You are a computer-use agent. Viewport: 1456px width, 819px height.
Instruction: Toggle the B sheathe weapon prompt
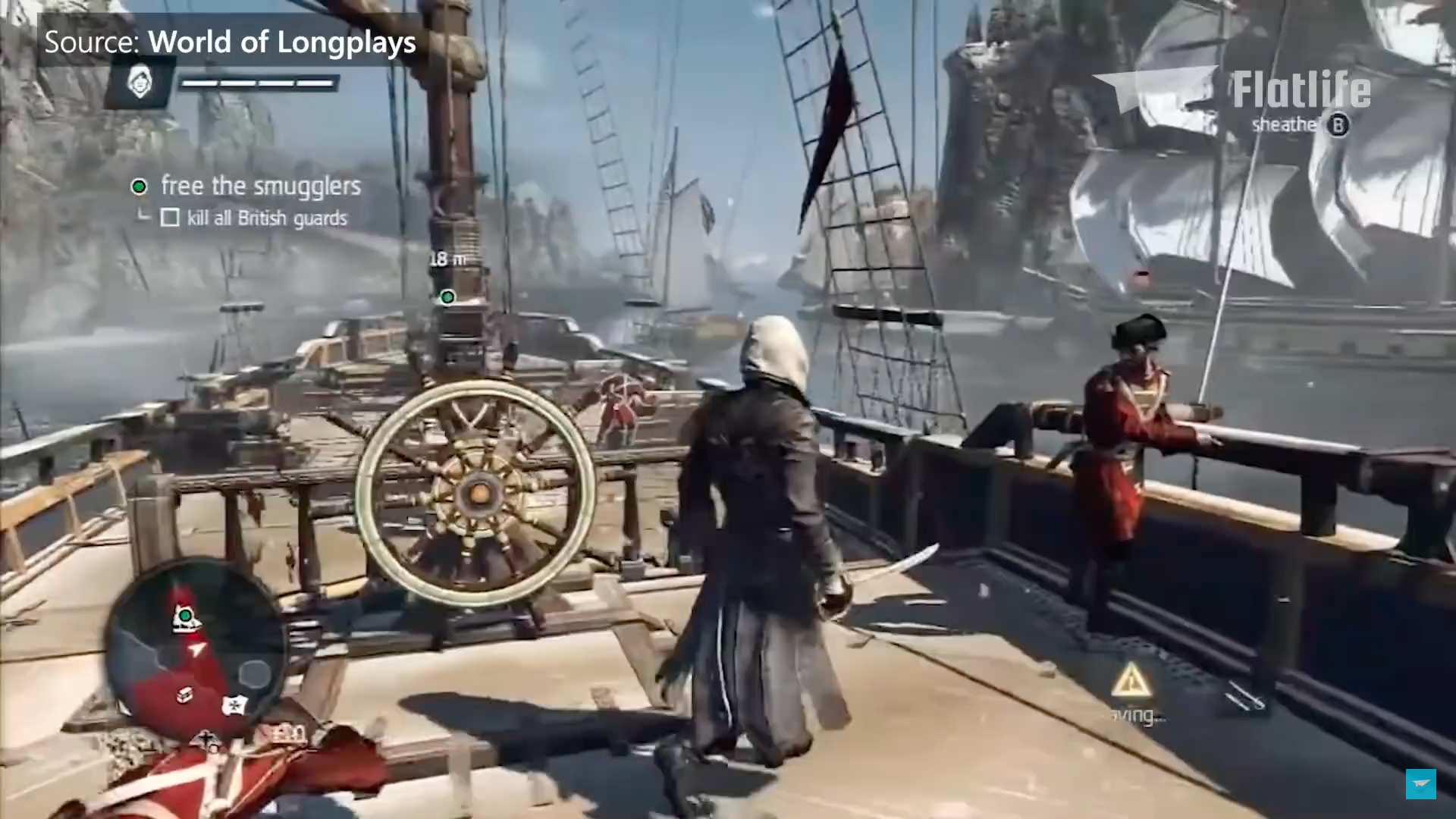1338,126
